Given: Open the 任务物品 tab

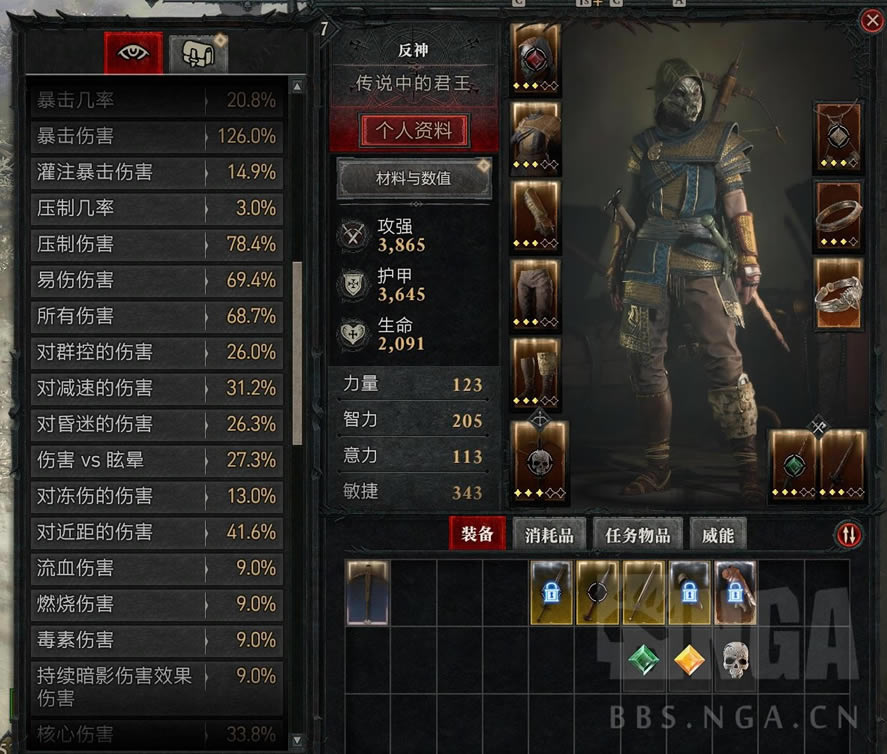Looking at the screenshot, I should (638, 535).
